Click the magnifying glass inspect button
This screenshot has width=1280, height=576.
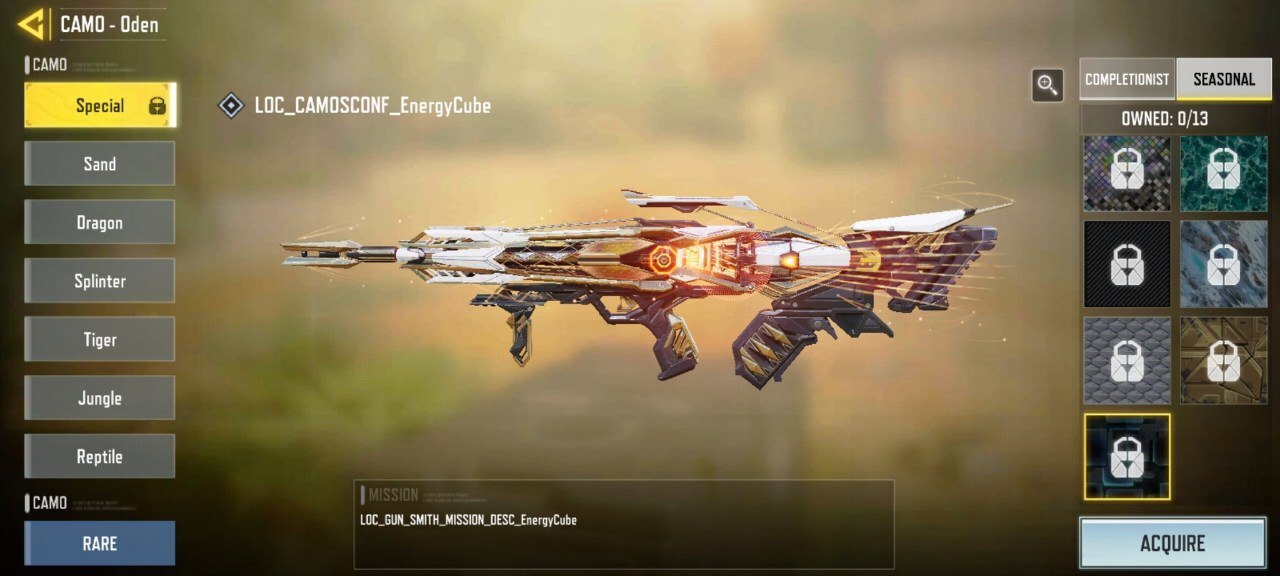1048,86
